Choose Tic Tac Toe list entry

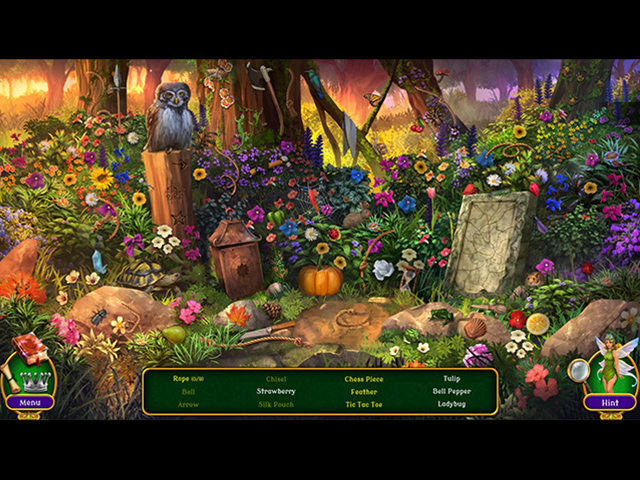pos(363,405)
